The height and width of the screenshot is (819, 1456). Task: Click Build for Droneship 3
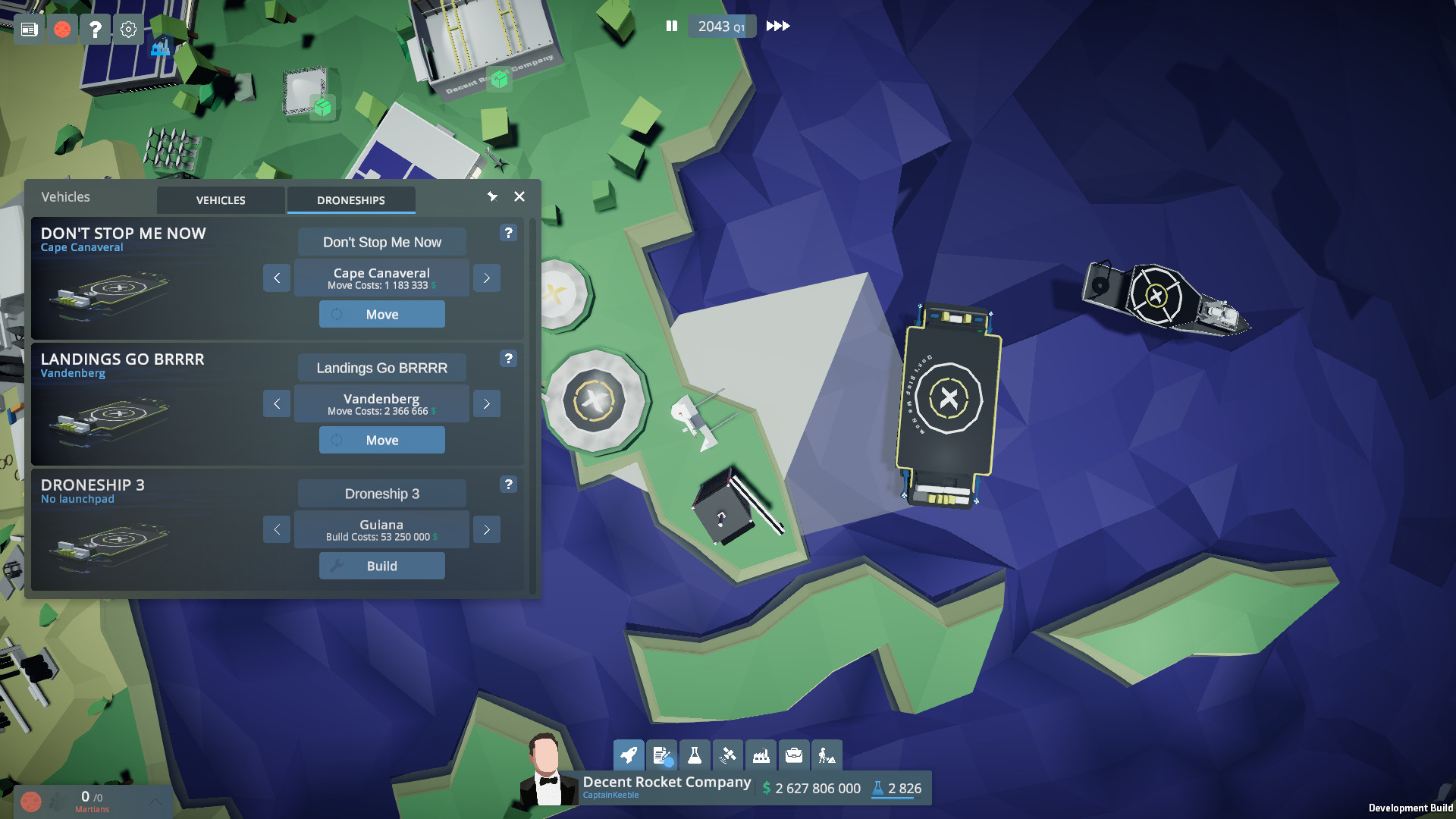tap(381, 565)
